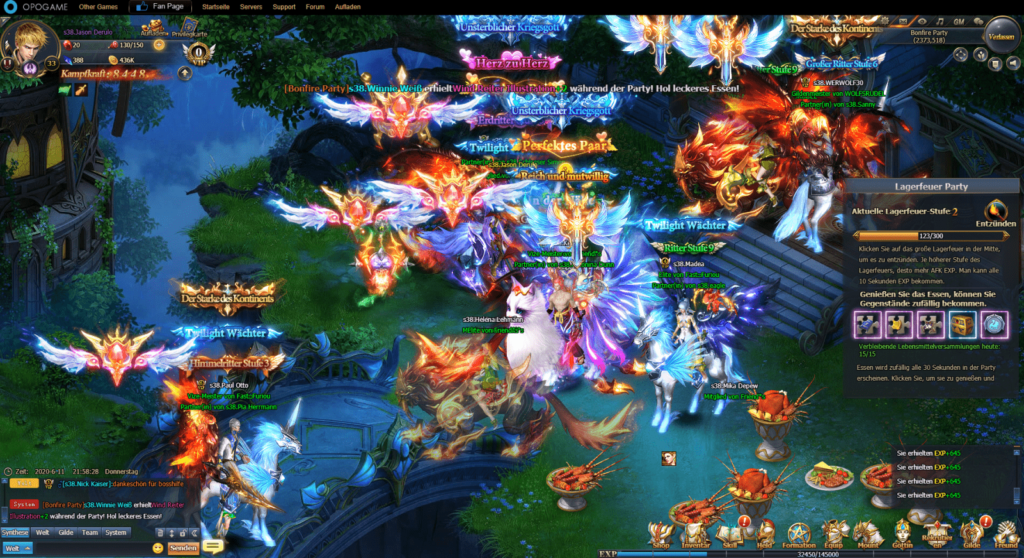
Task: Open the Forum link in the top bar
Action: point(315,6)
